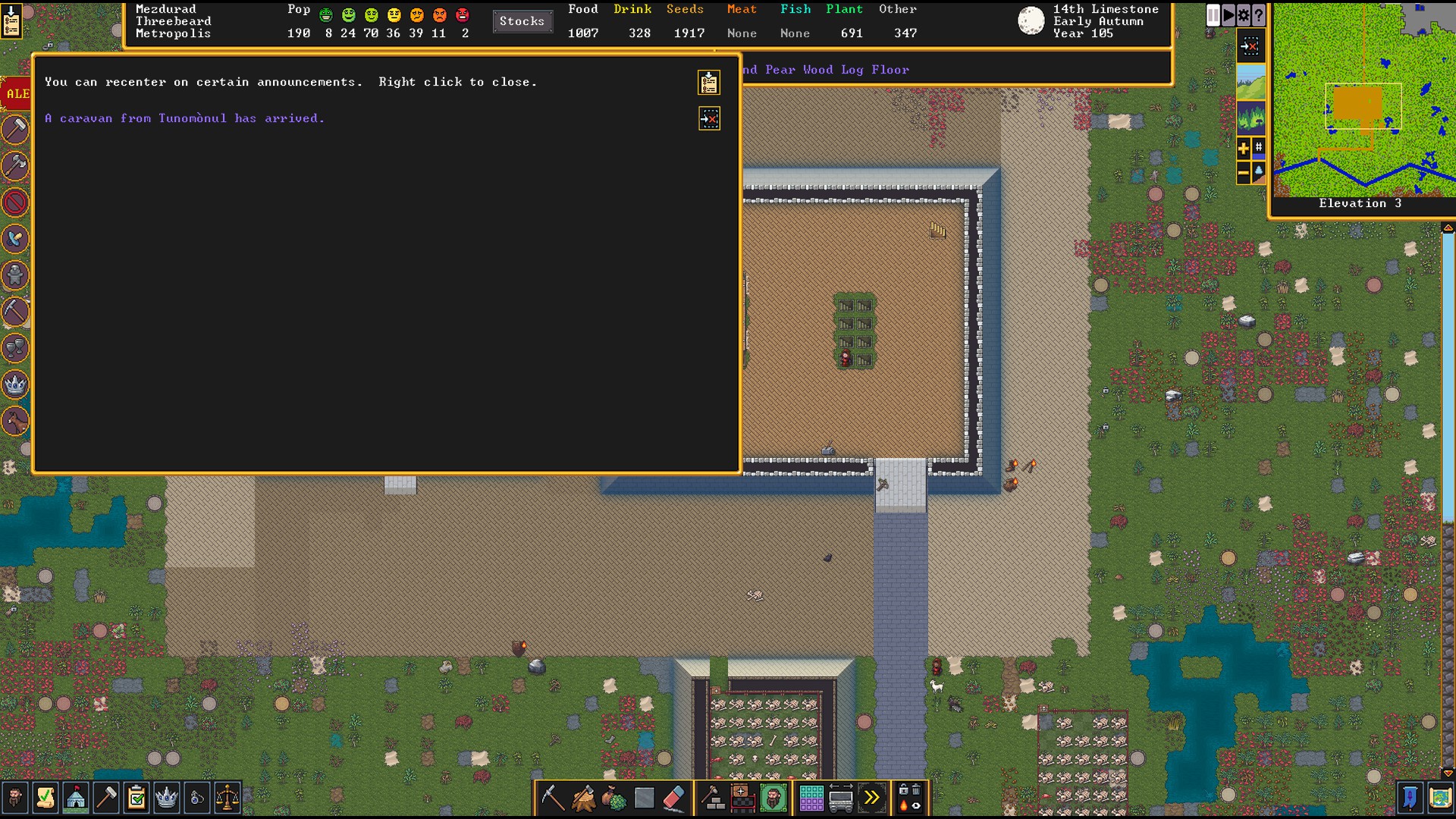Open the stockpile grid menu
Viewport: 1456px width, 819px height.
click(x=811, y=798)
